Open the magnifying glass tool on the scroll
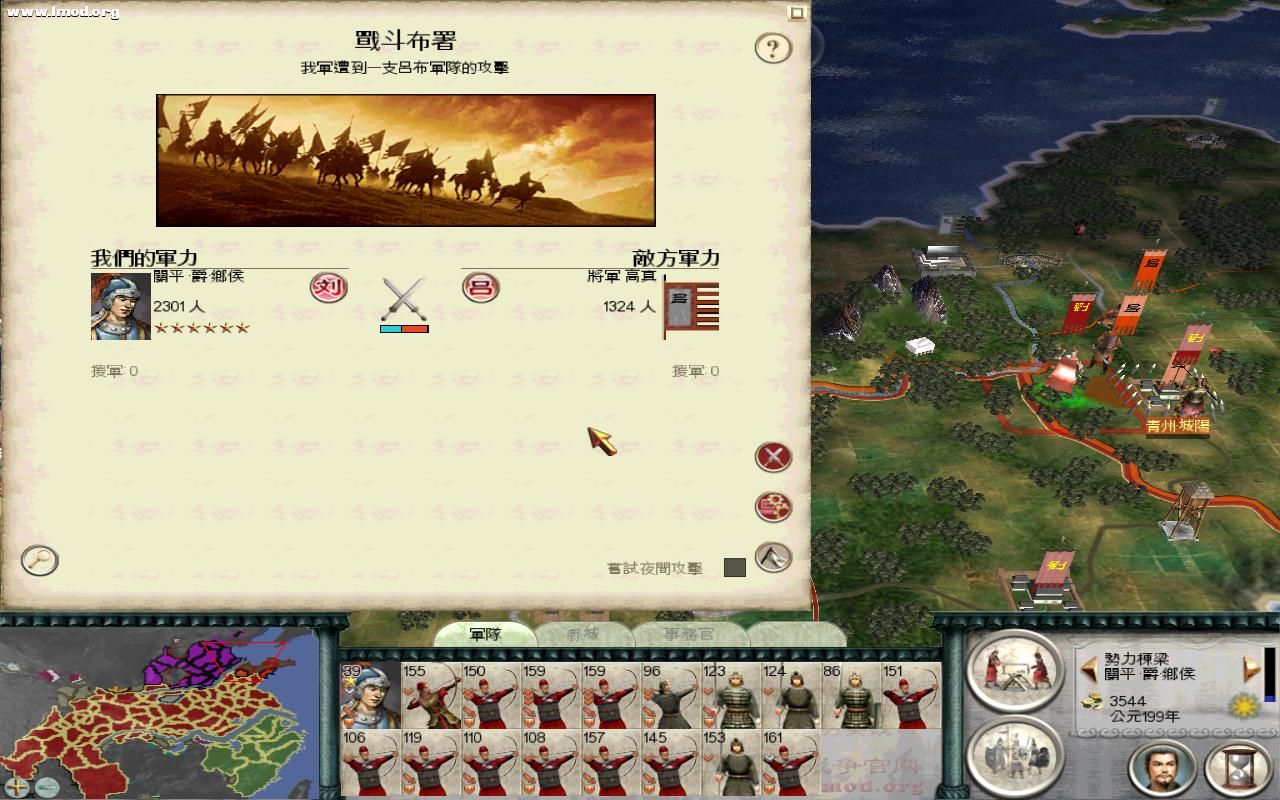Image resolution: width=1280 pixels, height=800 pixels. (38, 562)
